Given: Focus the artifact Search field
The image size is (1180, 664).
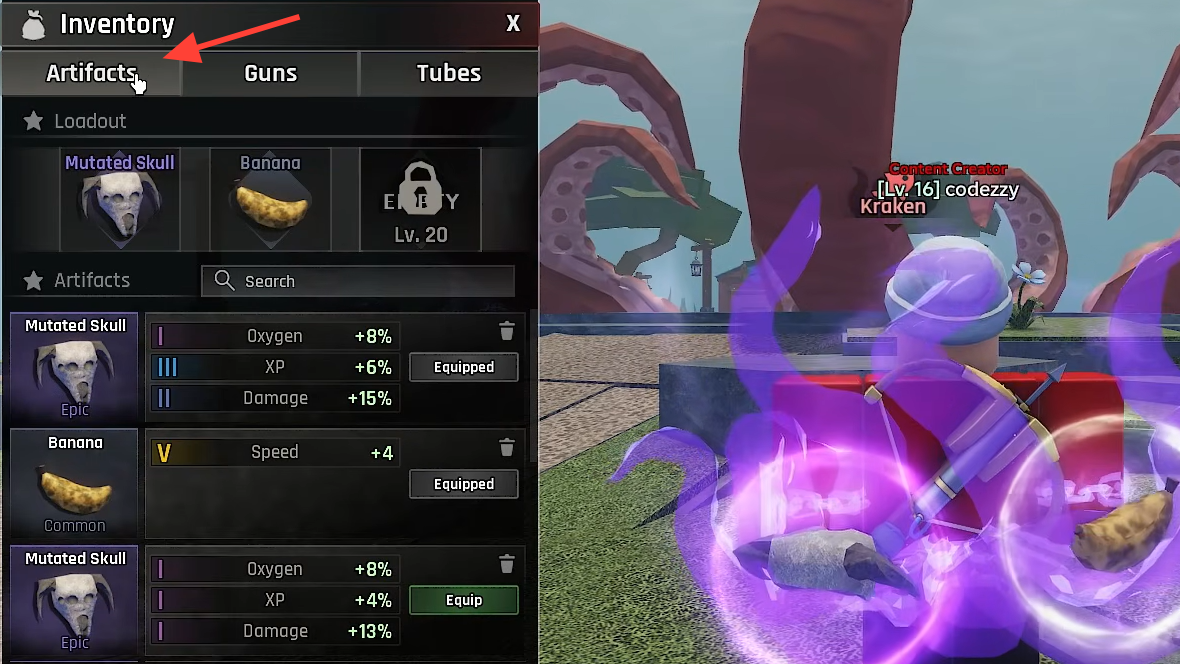Looking at the screenshot, I should point(358,281).
